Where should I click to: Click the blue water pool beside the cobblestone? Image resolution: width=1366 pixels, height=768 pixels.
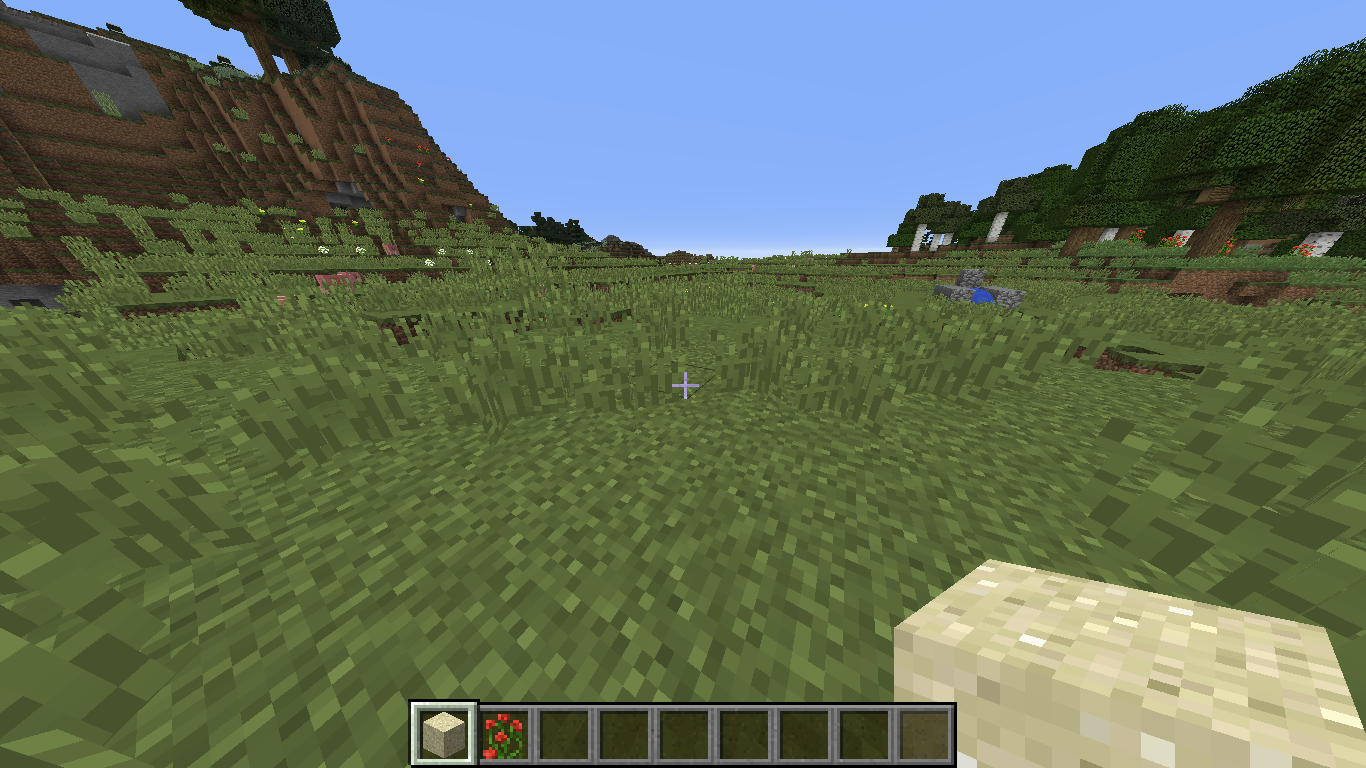(x=983, y=296)
